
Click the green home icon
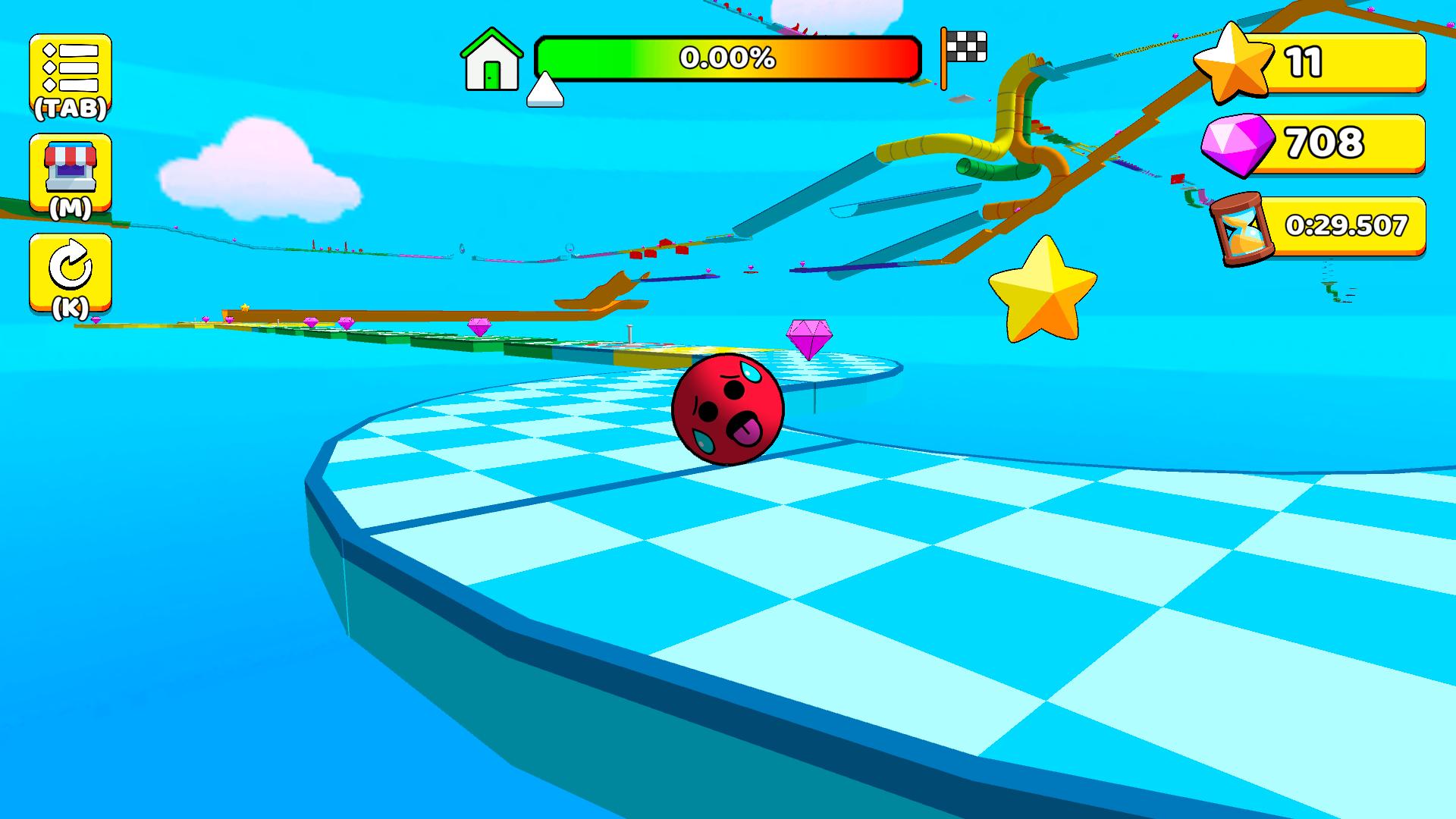click(491, 61)
